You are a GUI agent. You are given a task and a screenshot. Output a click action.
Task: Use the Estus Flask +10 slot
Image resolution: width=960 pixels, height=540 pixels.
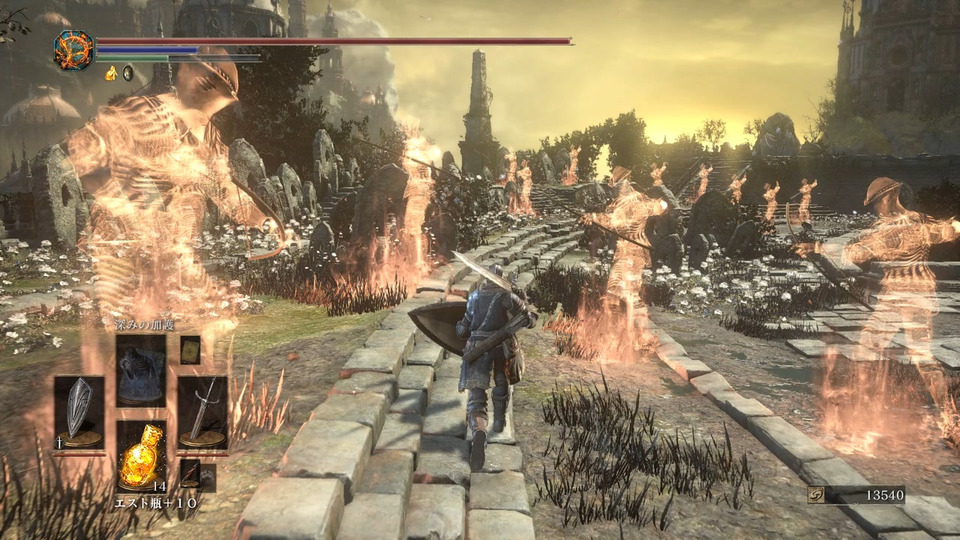pos(140,455)
